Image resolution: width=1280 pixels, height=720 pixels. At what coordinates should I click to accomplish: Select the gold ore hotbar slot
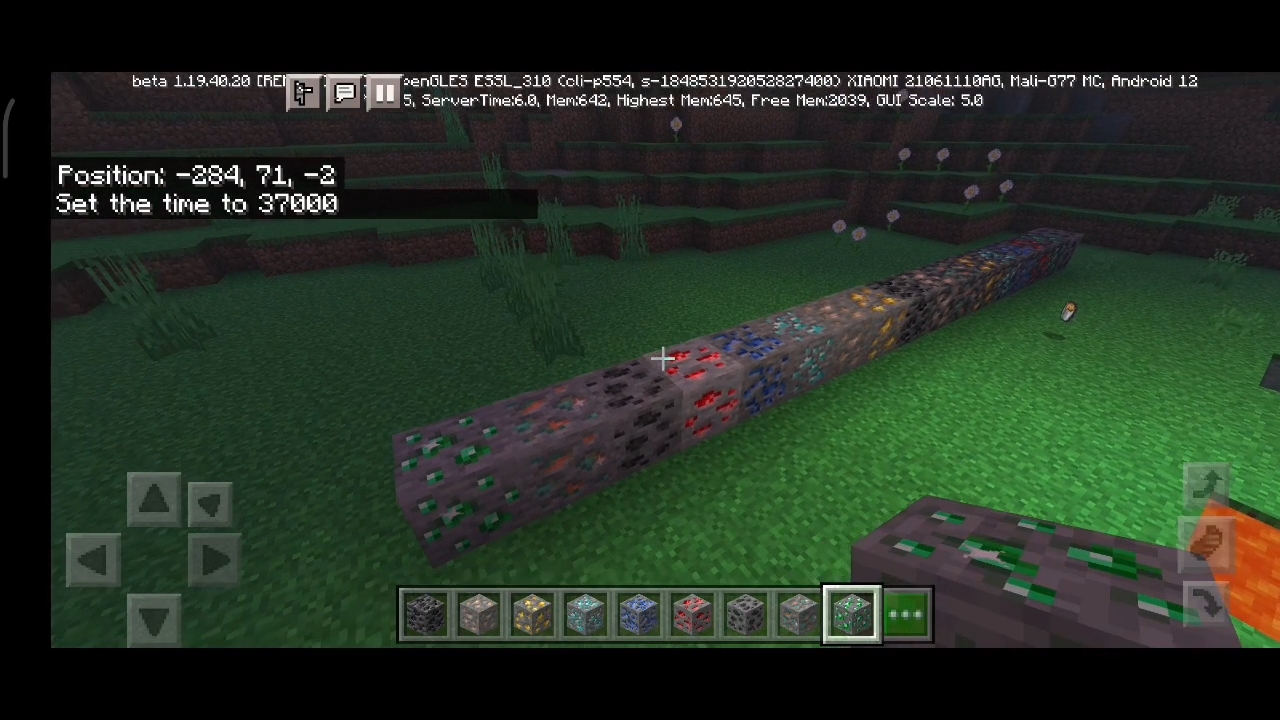coord(532,614)
